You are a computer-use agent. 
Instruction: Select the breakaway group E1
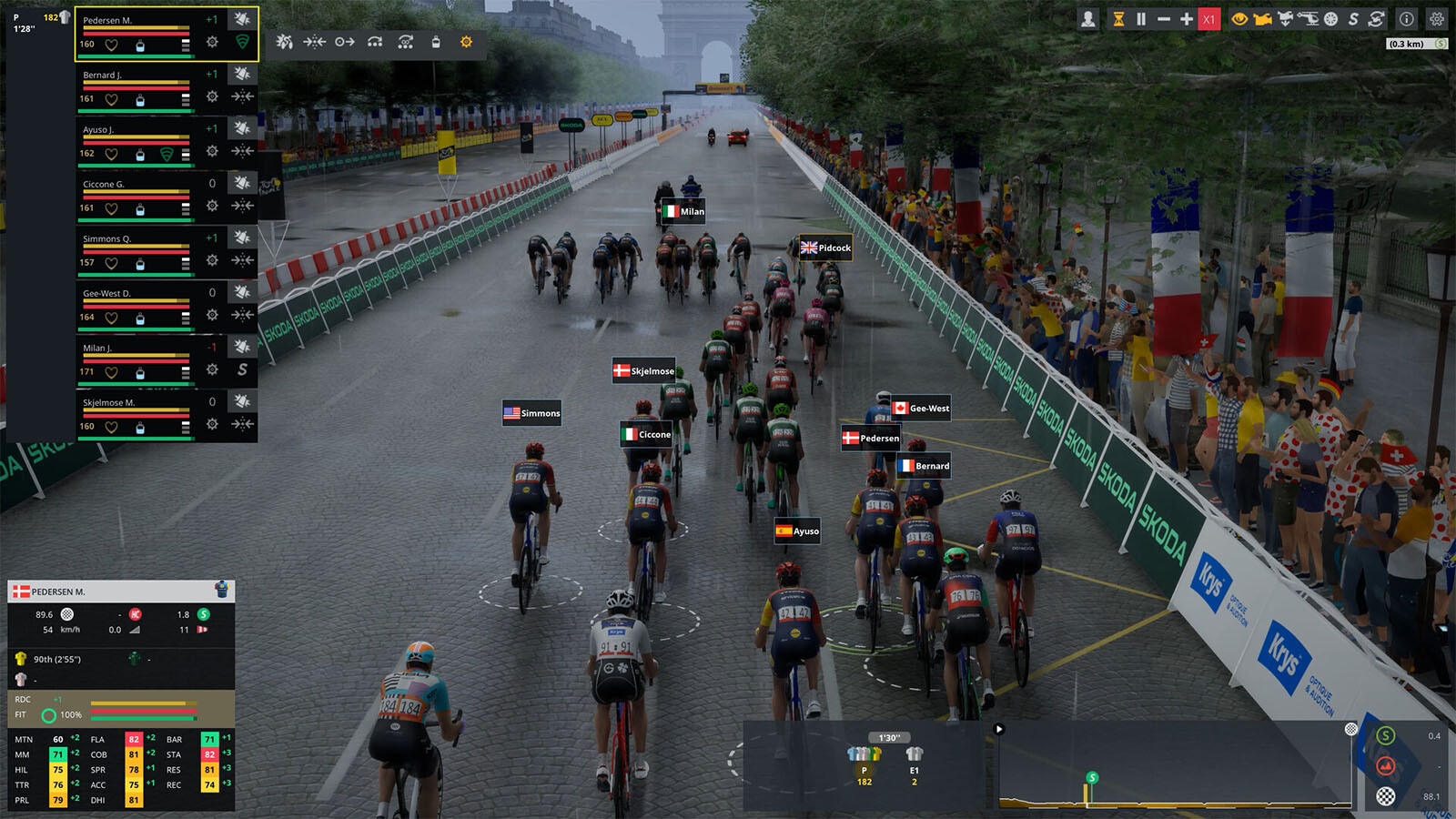click(914, 766)
